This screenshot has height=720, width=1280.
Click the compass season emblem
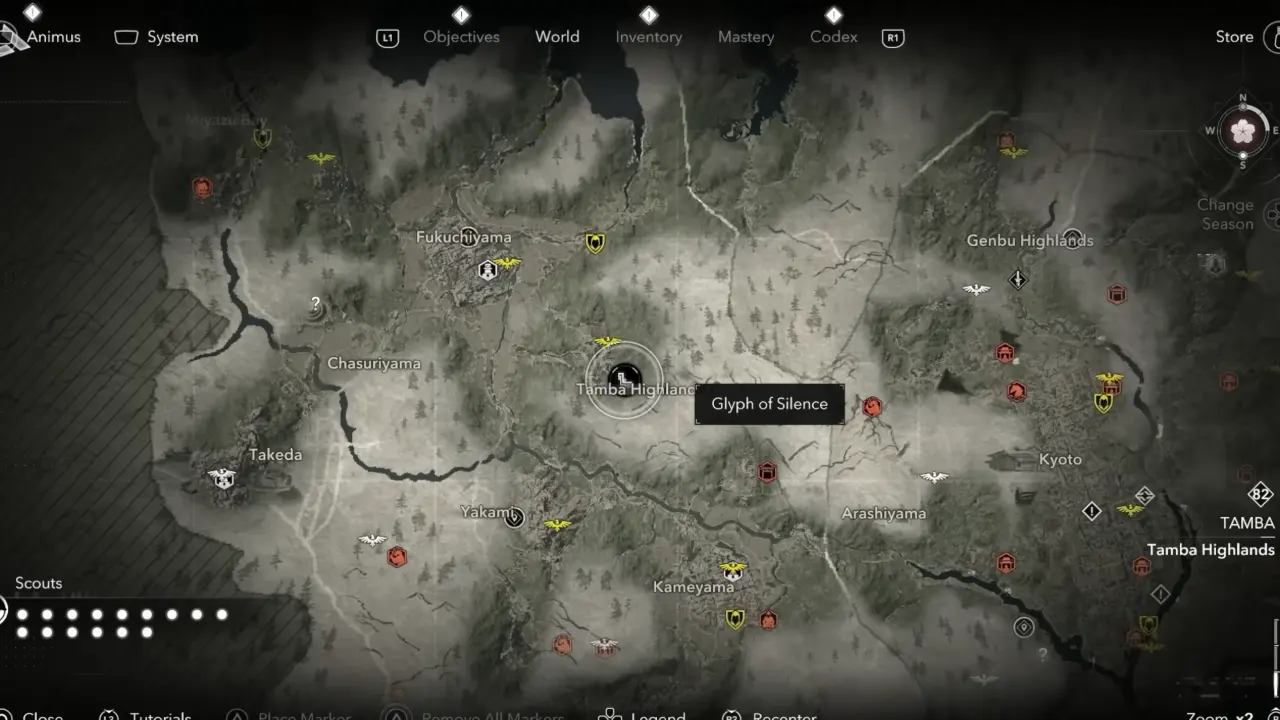coord(1243,131)
